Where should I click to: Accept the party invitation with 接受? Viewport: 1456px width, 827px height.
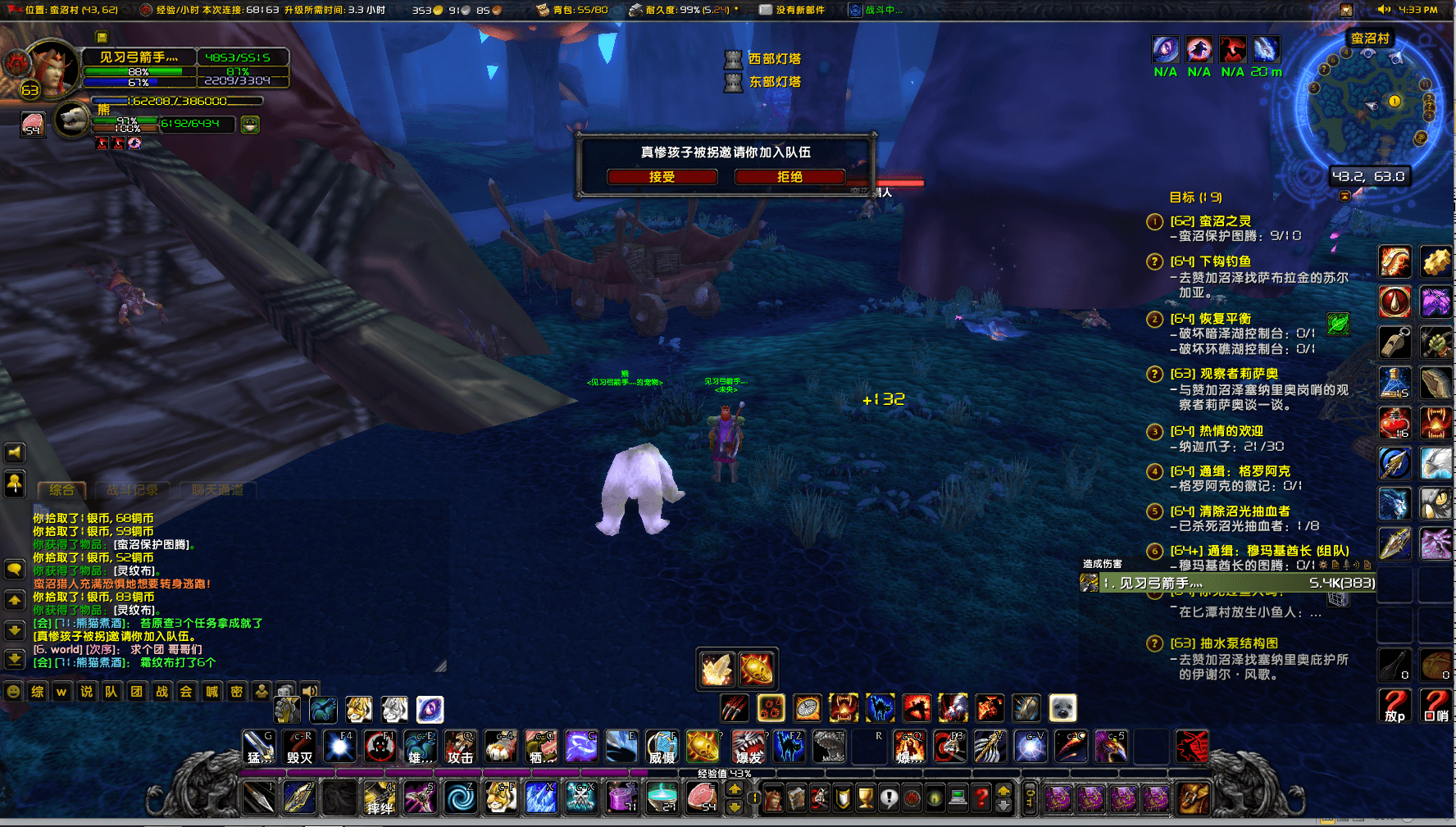[x=662, y=177]
